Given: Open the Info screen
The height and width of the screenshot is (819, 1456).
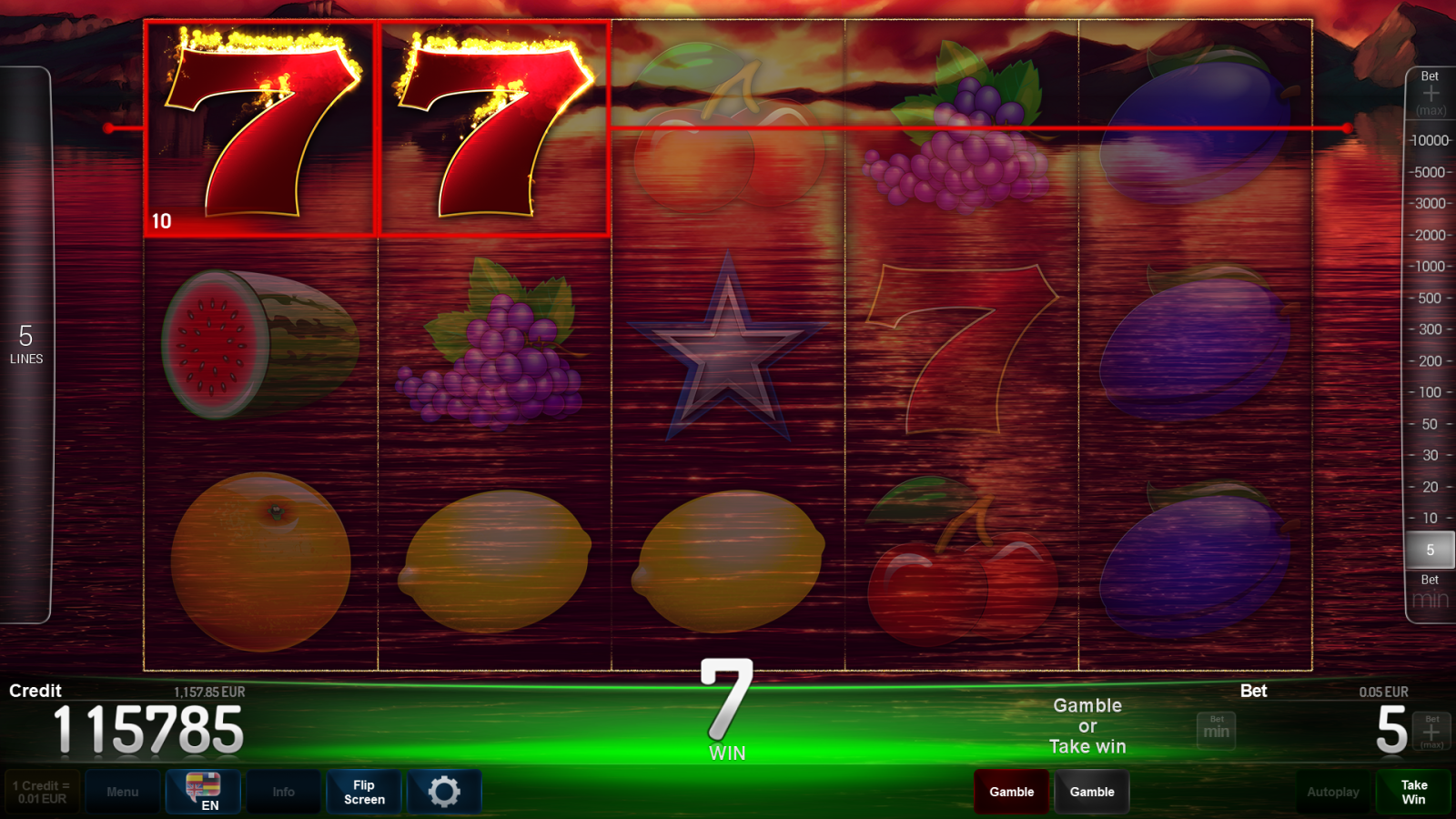Looking at the screenshot, I should click(283, 792).
